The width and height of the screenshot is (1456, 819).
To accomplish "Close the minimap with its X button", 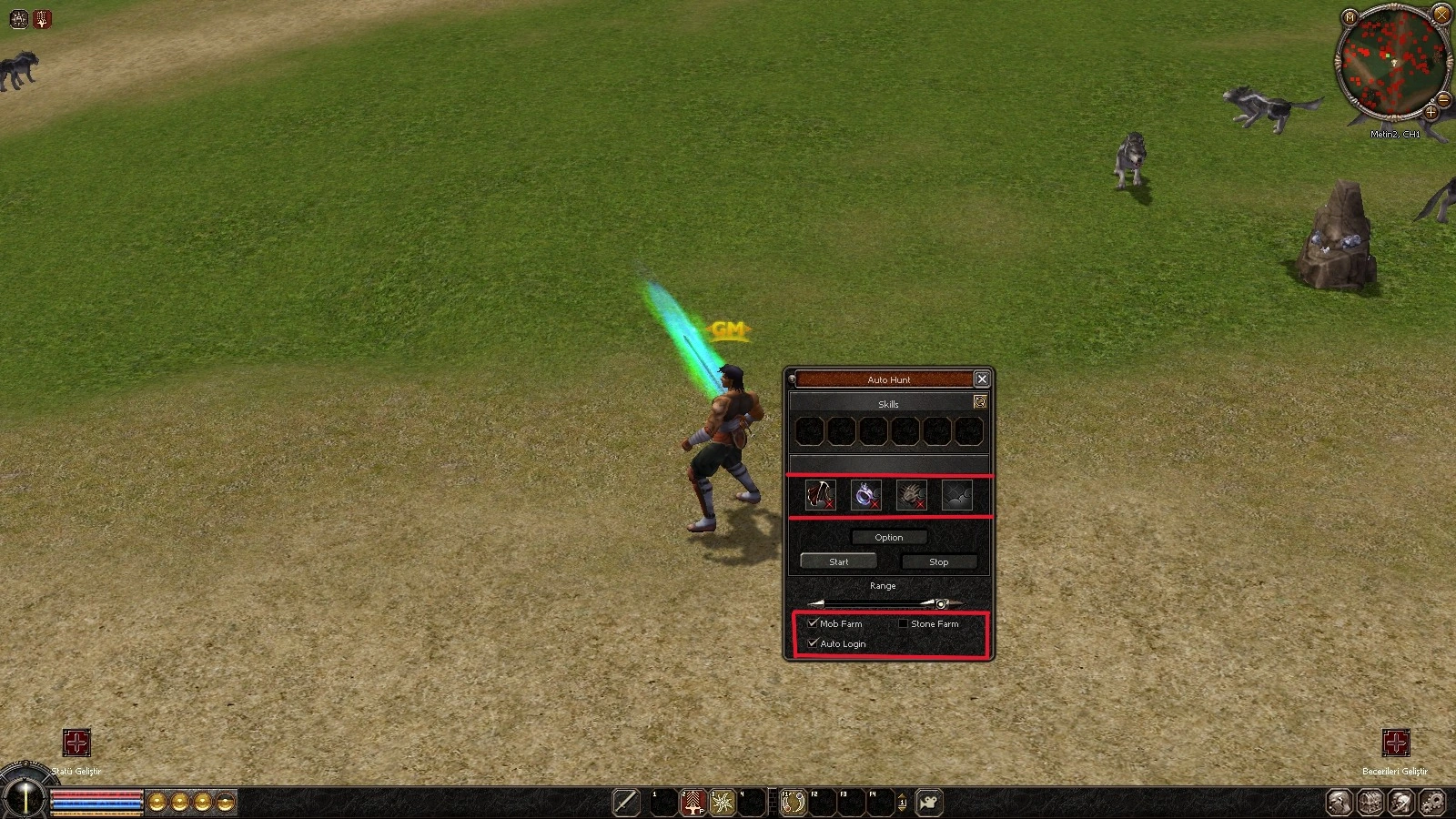I will click(1441, 15).
